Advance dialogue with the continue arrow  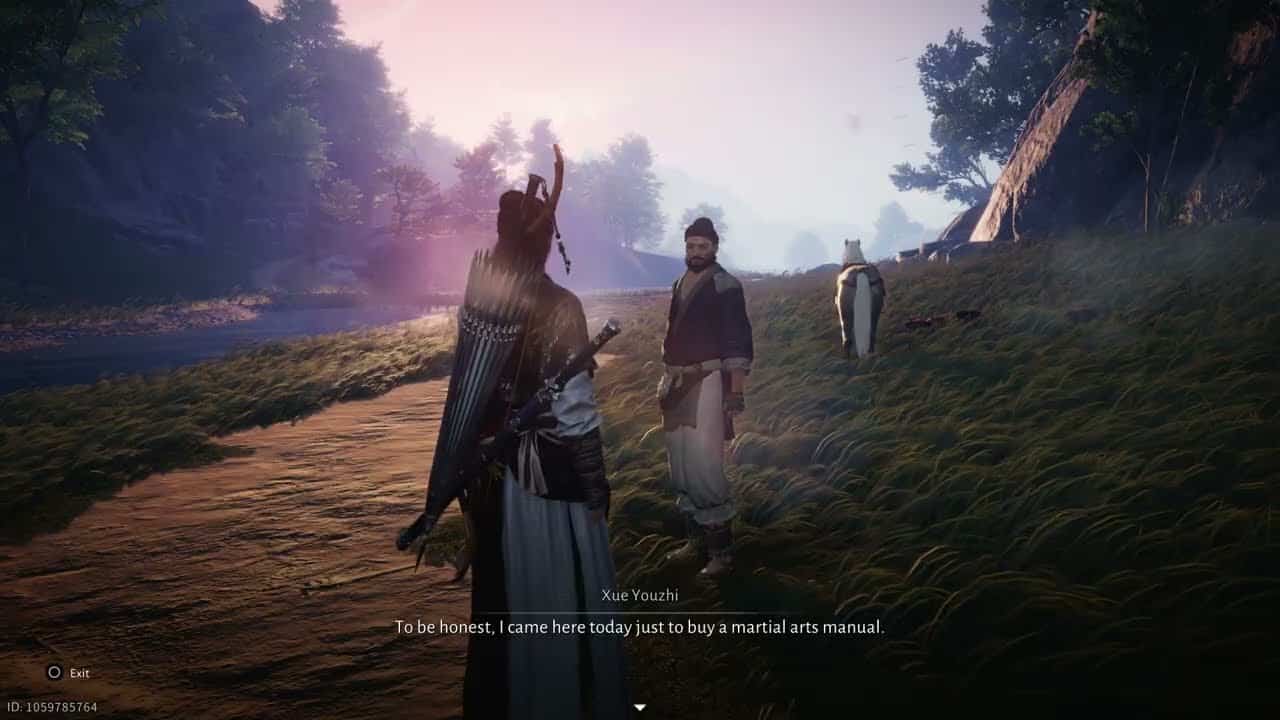click(x=639, y=707)
